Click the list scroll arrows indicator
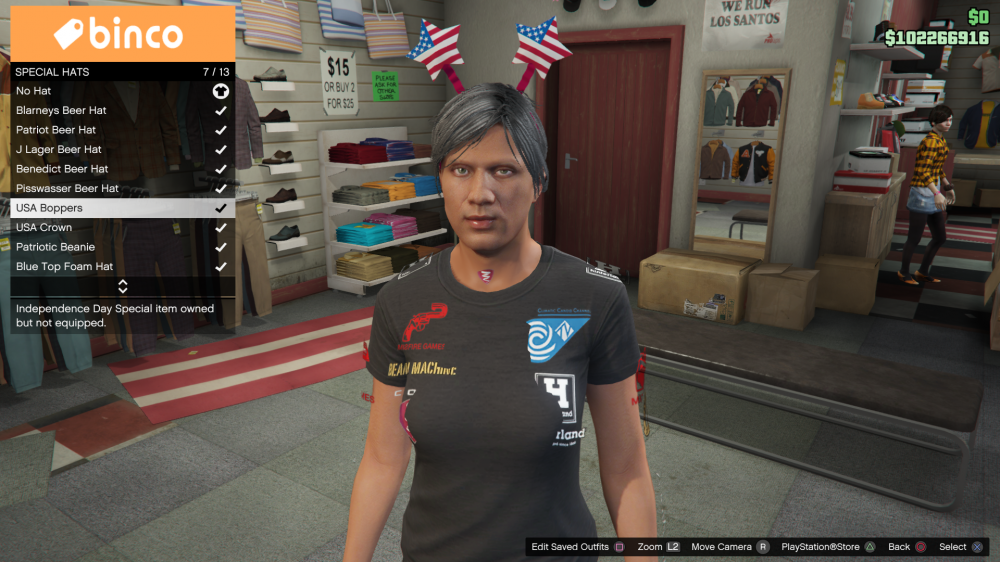Screen dimensions: 1000x562 click(x=123, y=286)
